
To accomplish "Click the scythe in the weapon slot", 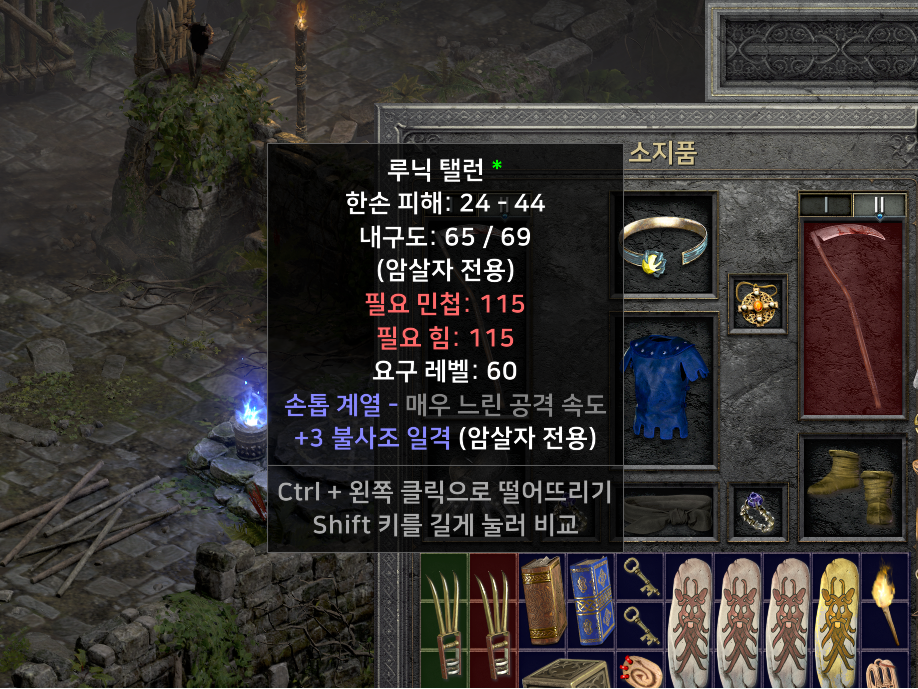I will (852, 318).
